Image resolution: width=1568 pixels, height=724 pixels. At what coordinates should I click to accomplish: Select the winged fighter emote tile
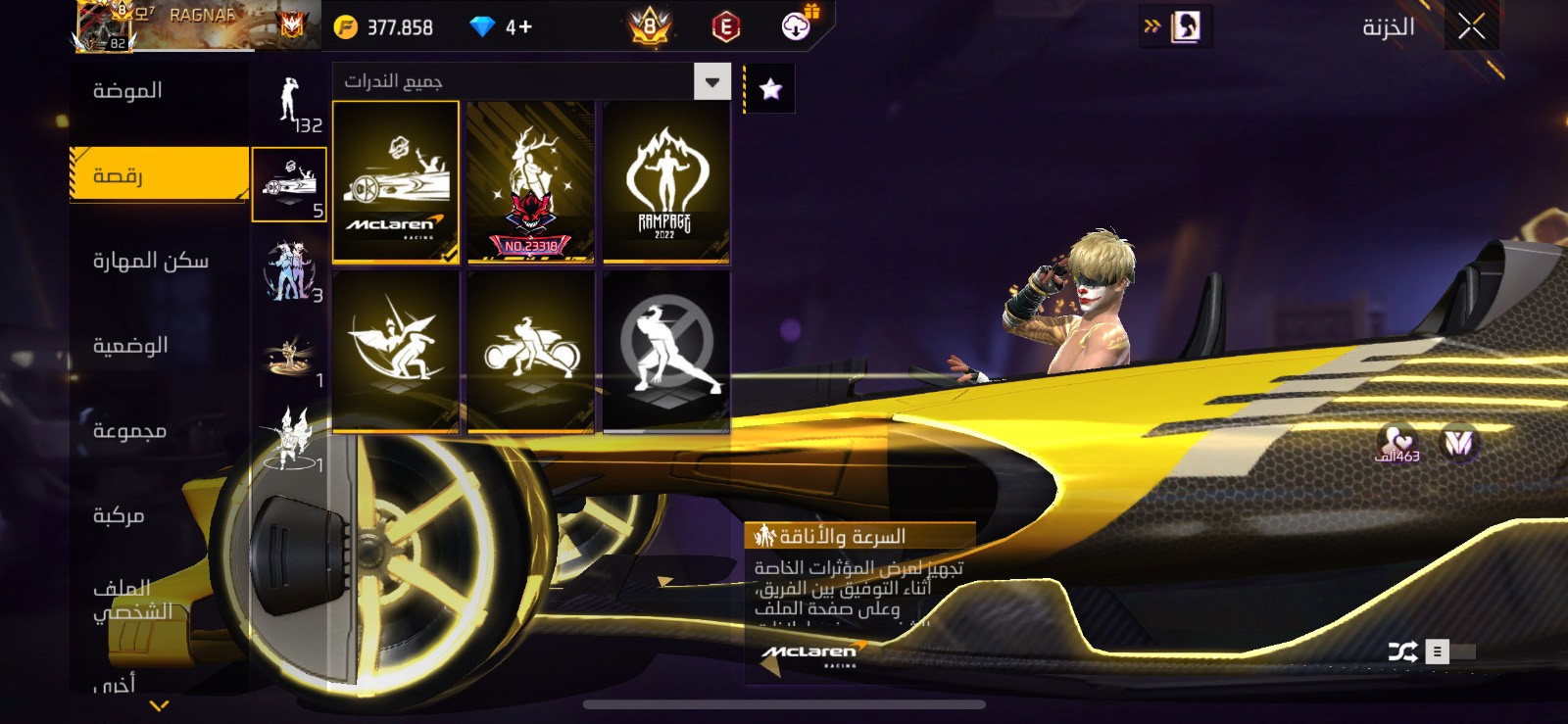tap(396, 352)
